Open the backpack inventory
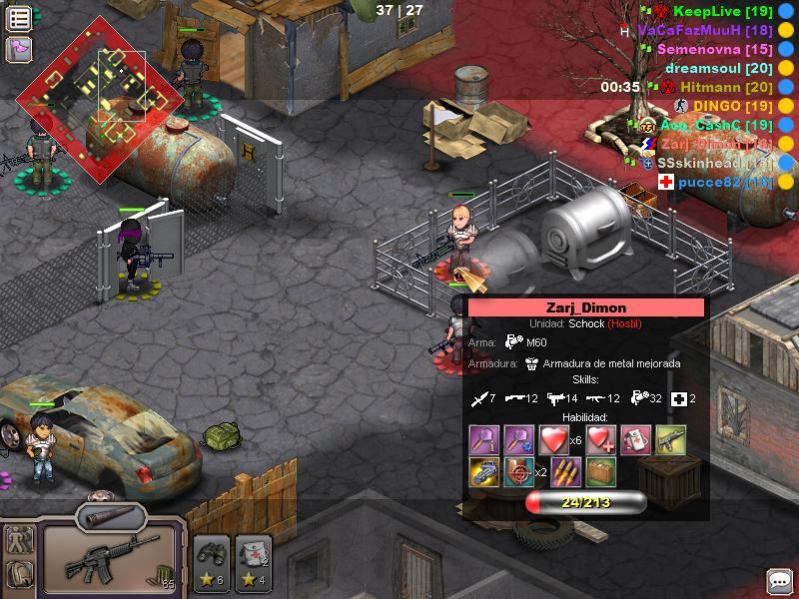799x599 pixels. [x=19, y=574]
